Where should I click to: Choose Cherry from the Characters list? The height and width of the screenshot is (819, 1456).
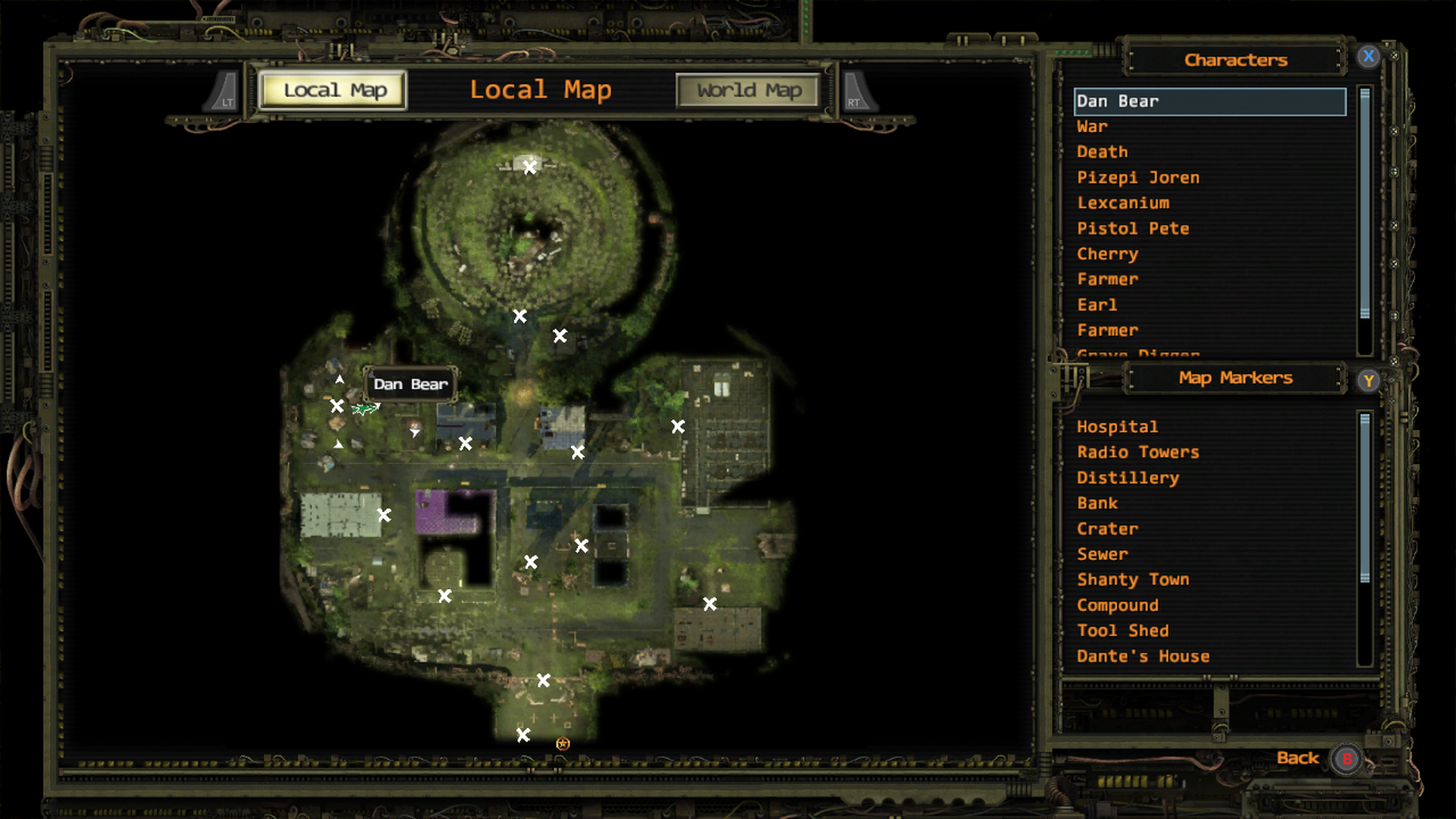[x=1107, y=254]
